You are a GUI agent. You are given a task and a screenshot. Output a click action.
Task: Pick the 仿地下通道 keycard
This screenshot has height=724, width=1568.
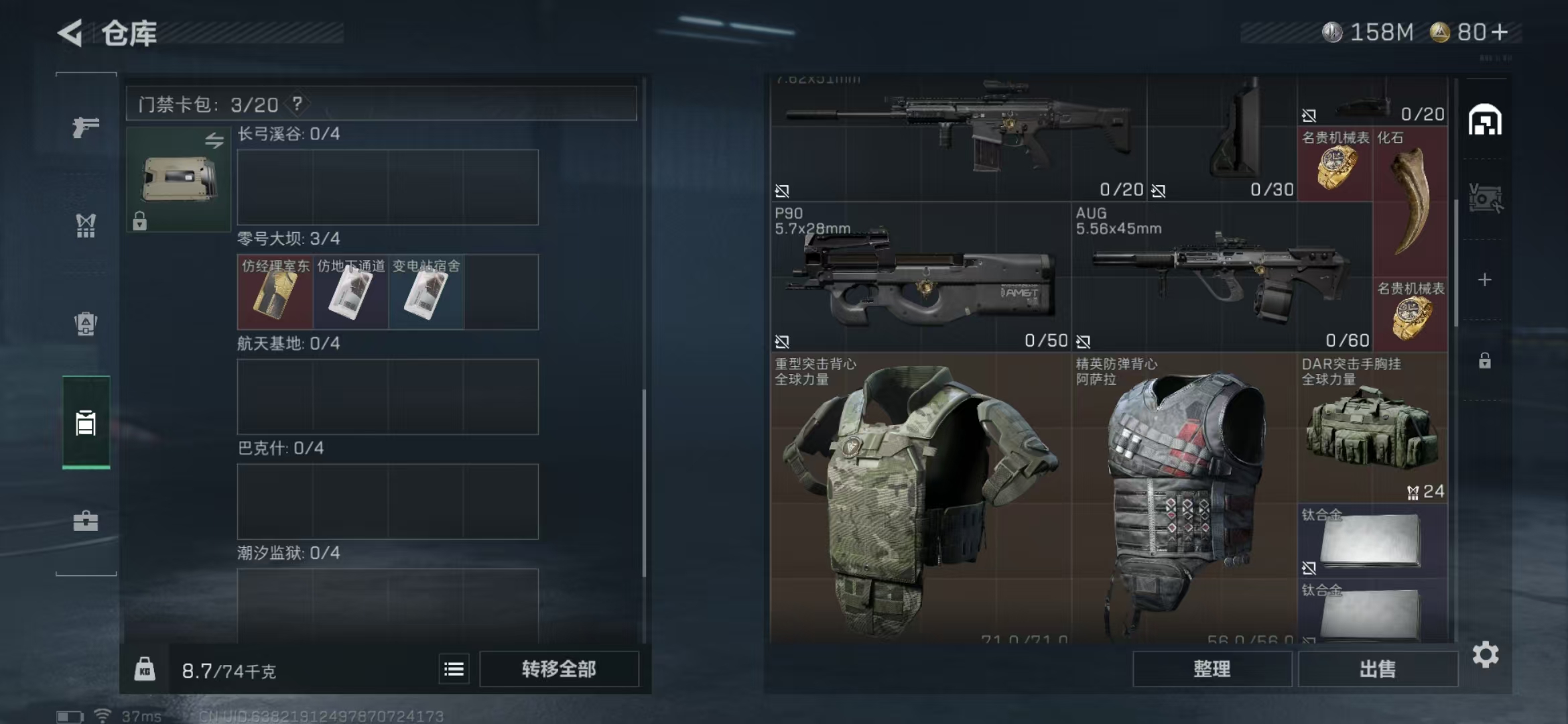(350, 292)
